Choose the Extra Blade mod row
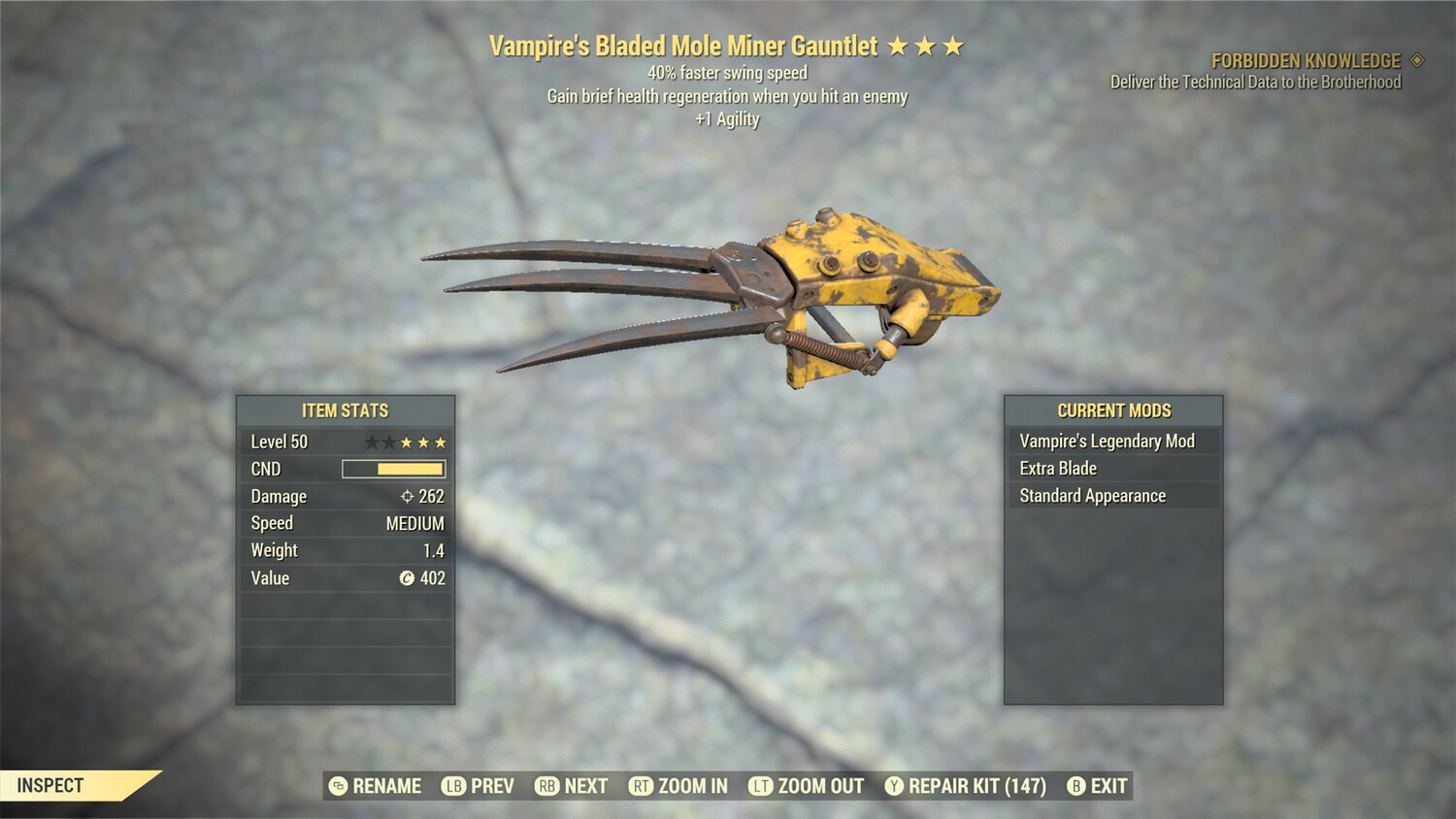Image resolution: width=1456 pixels, height=819 pixels. 1112,469
